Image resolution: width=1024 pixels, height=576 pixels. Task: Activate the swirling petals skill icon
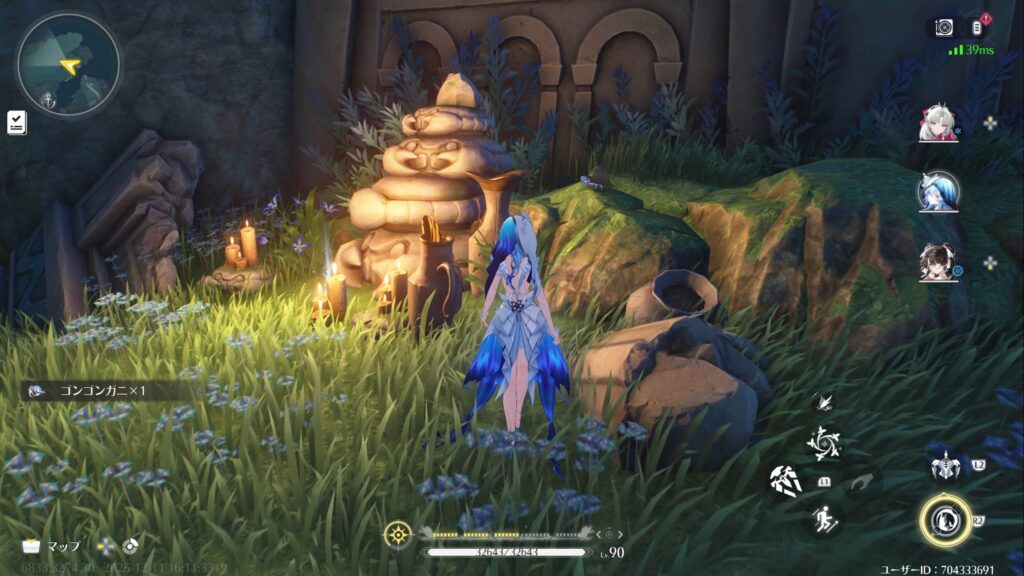click(x=824, y=441)
